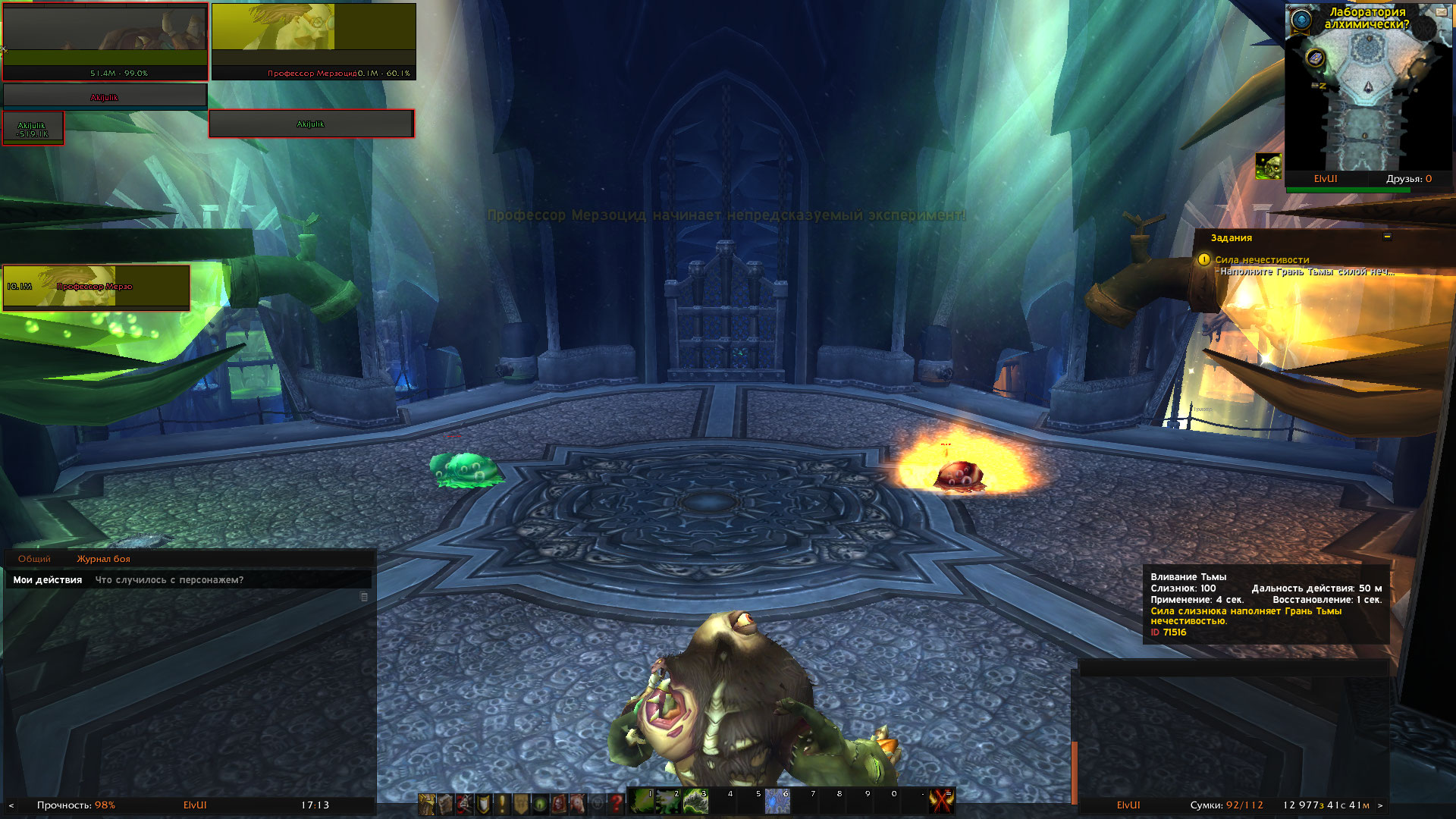Image resolution: width=1456 pixels, height=819 pixels.
Task: Activate the blue ability in slot 6
Action: tap(777, 801)
